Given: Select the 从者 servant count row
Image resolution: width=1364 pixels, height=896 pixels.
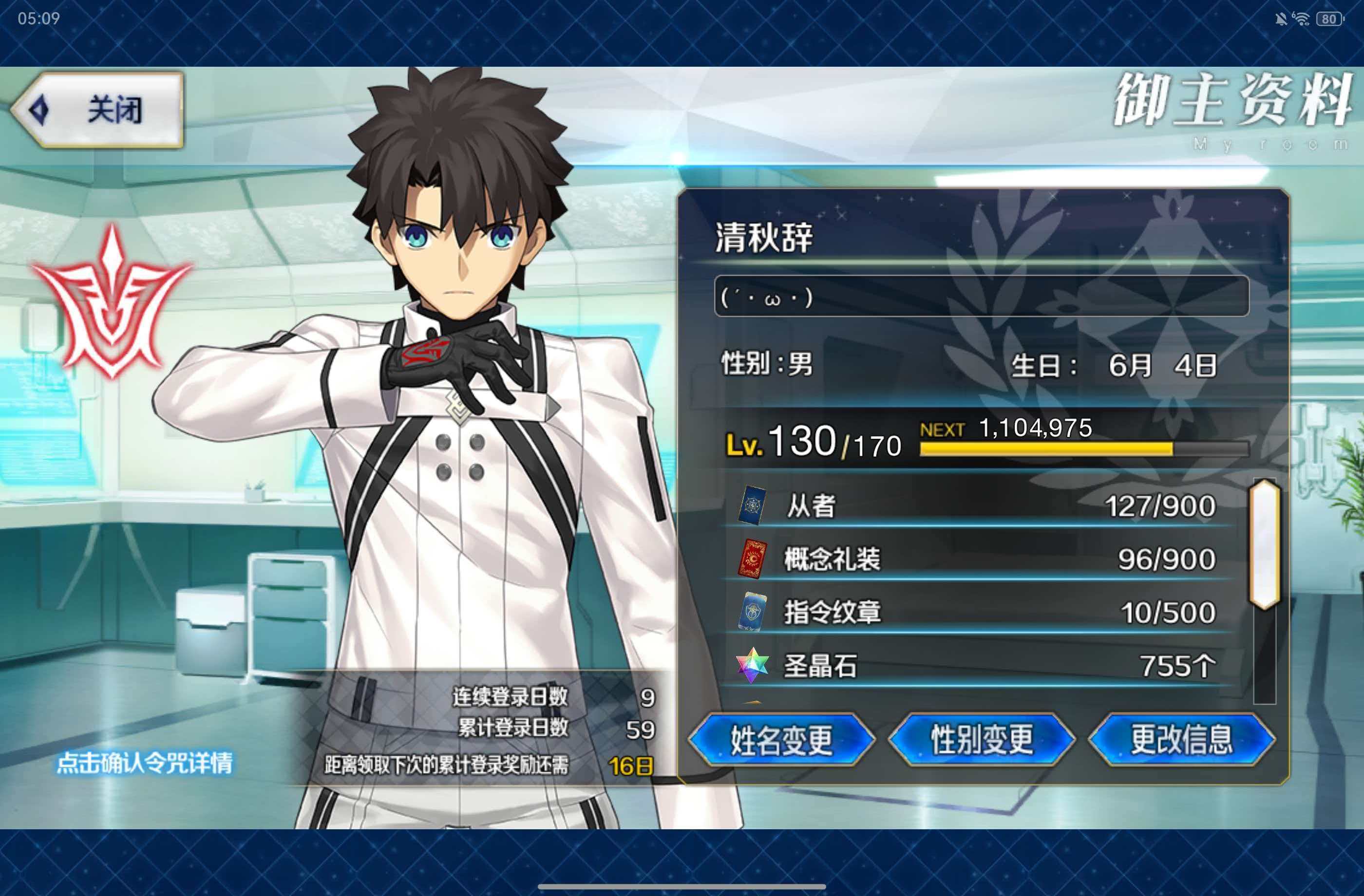Looking at the screenshot, I should coord(980,506).
